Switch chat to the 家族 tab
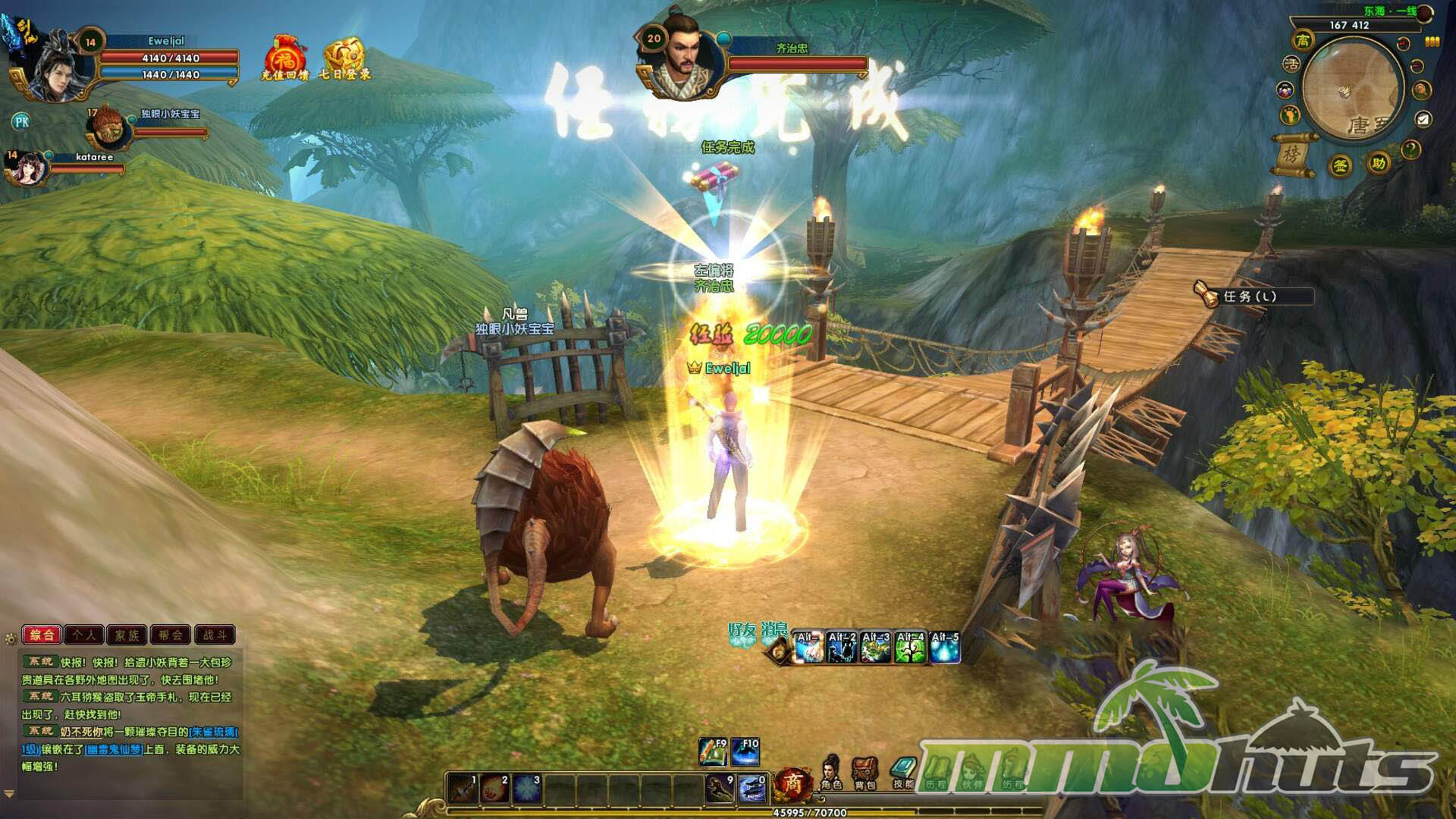1456x819 pixels. pos(127,635)
